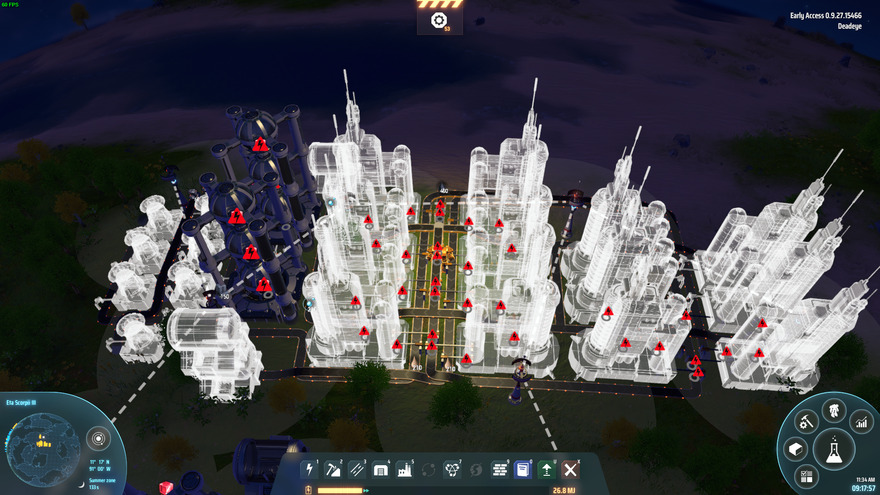Open the inventory box panel
Viewport: 880px width, 495px height.
pos(795,449)
